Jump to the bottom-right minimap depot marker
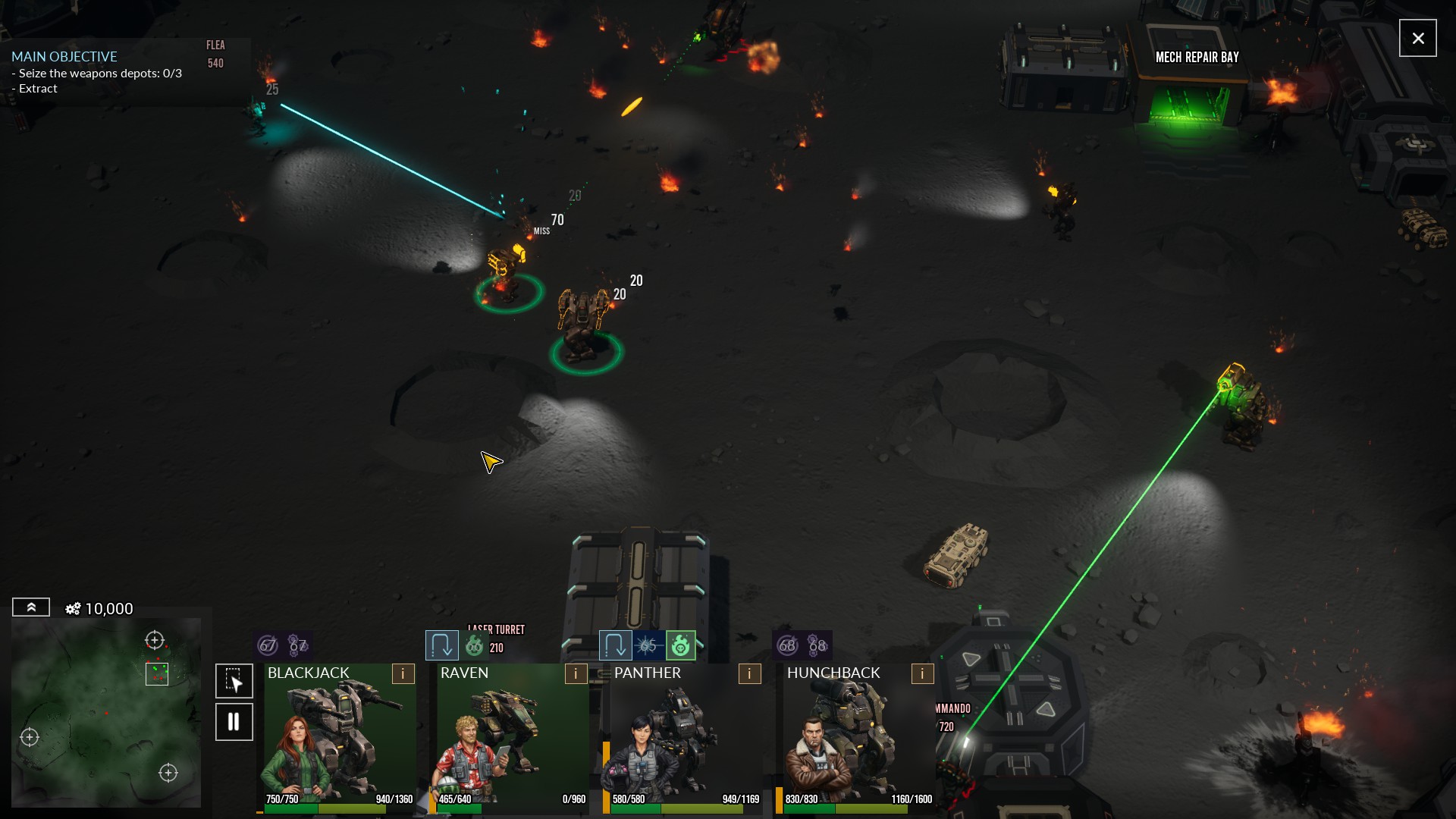The height and width of the screenshot is (819, 1456). (168, 773)
